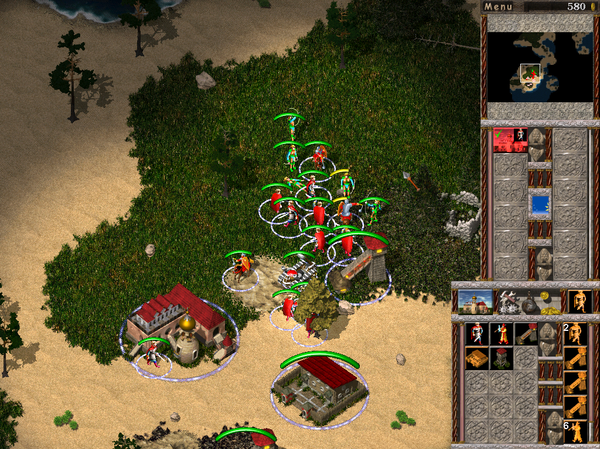The image size is (600, 449).
Task: Select the golden warrior marked 2
Action: pyautogui.click(x=576, y=333)
